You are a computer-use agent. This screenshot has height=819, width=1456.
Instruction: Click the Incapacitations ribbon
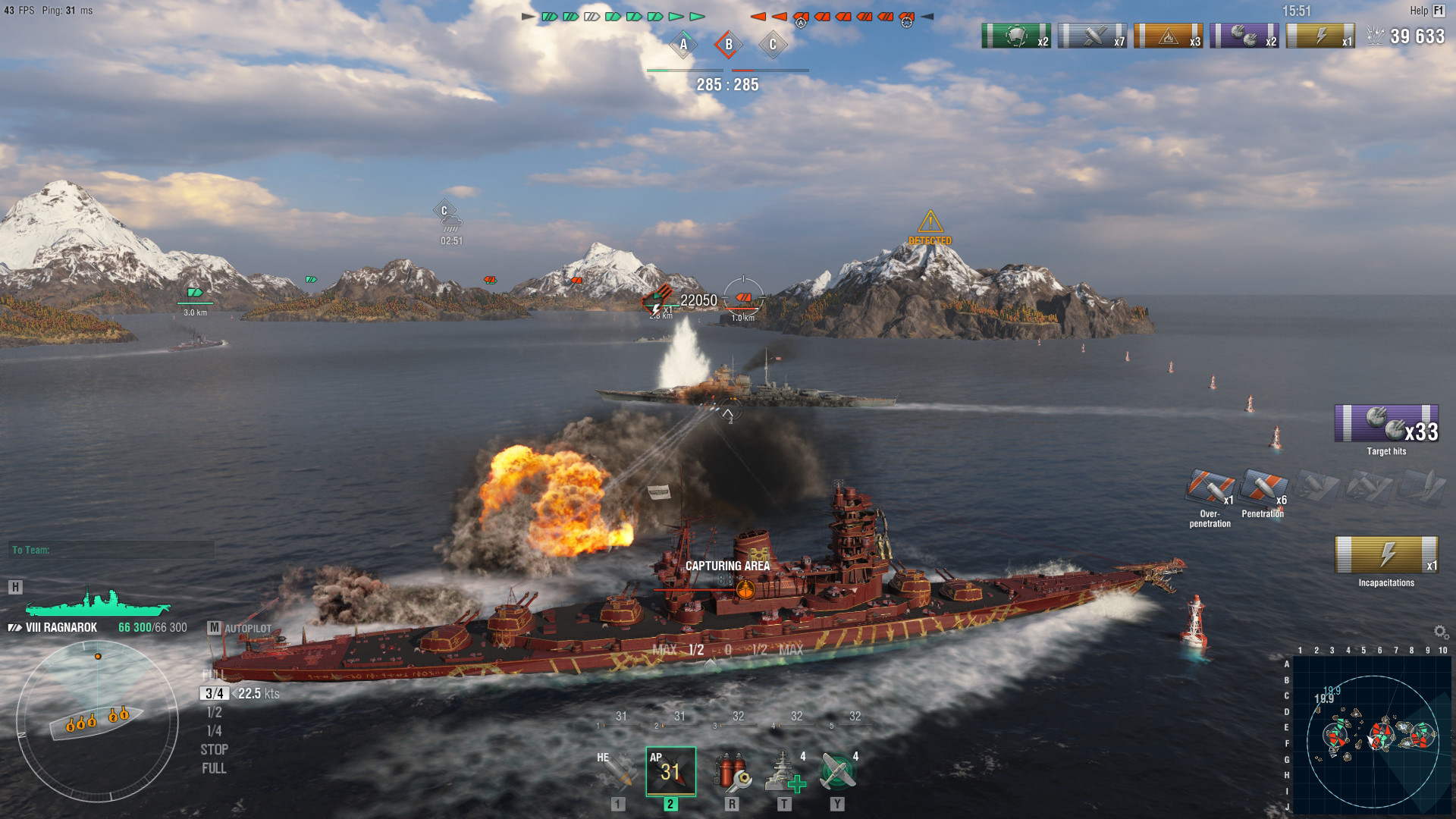[1386, 555]
